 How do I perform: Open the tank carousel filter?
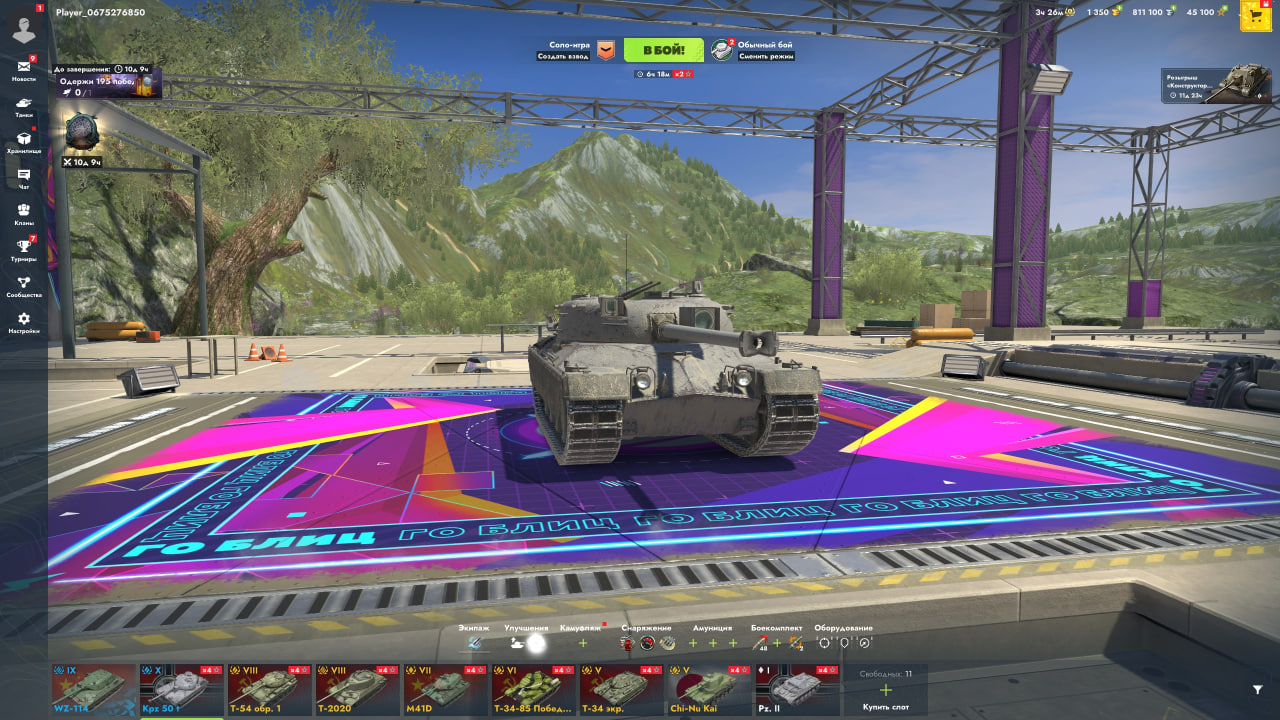[1257, 689]
